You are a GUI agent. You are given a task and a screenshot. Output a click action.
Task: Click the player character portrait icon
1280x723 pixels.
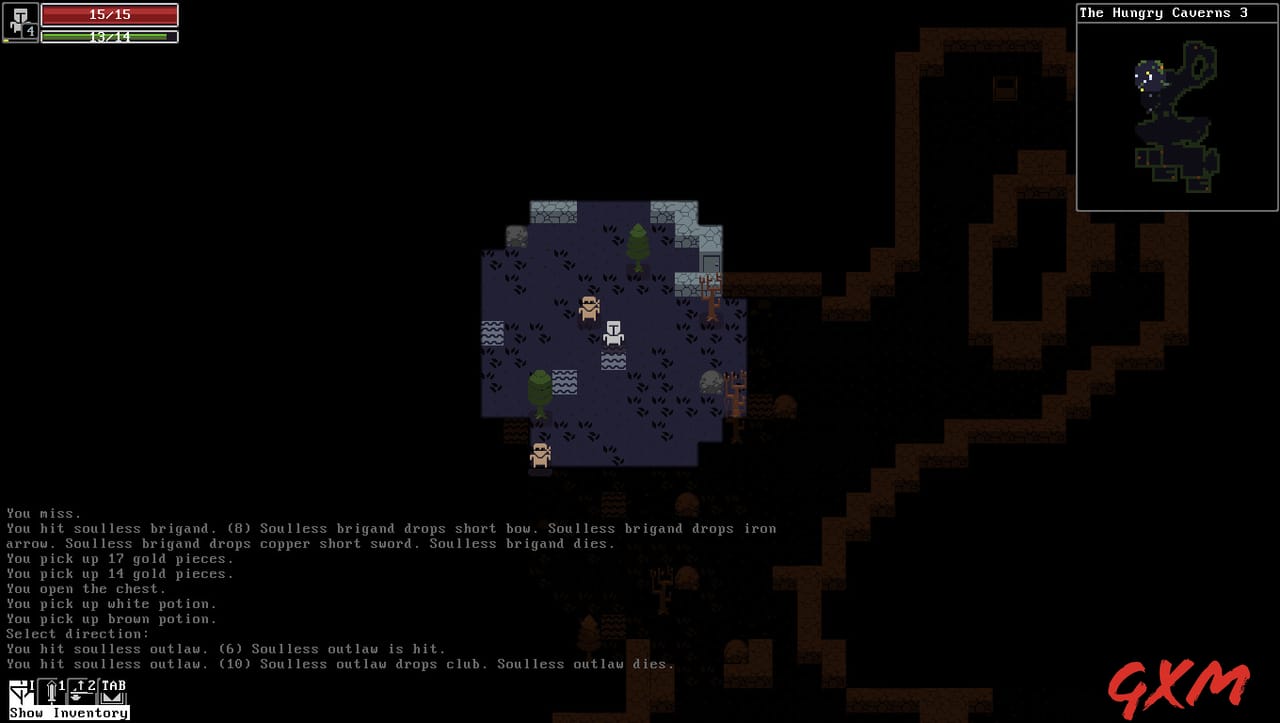(x=18, y=22)
